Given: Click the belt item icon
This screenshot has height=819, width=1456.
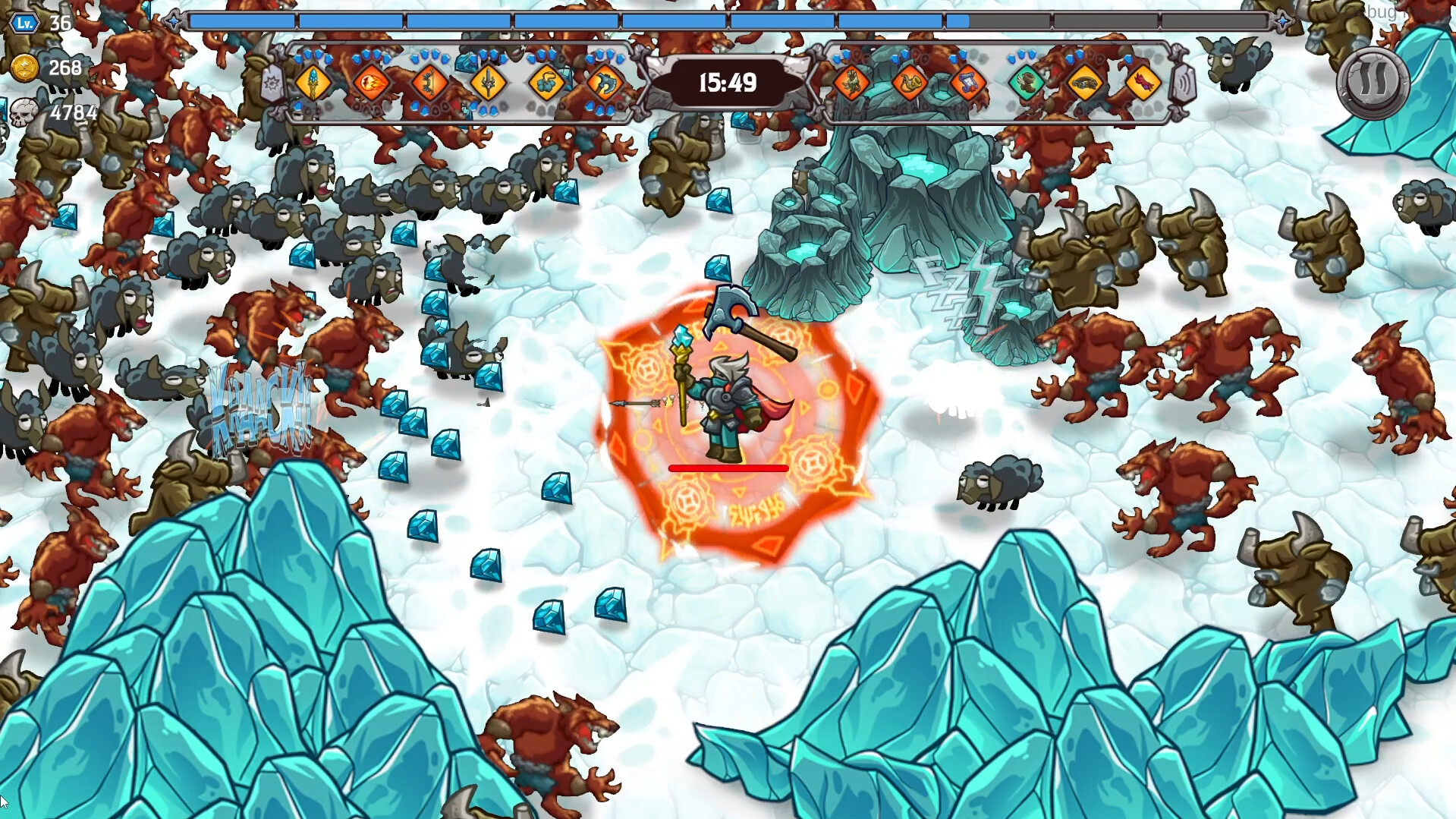Looking at the screenshot, I should click(x=1086, y=85).
